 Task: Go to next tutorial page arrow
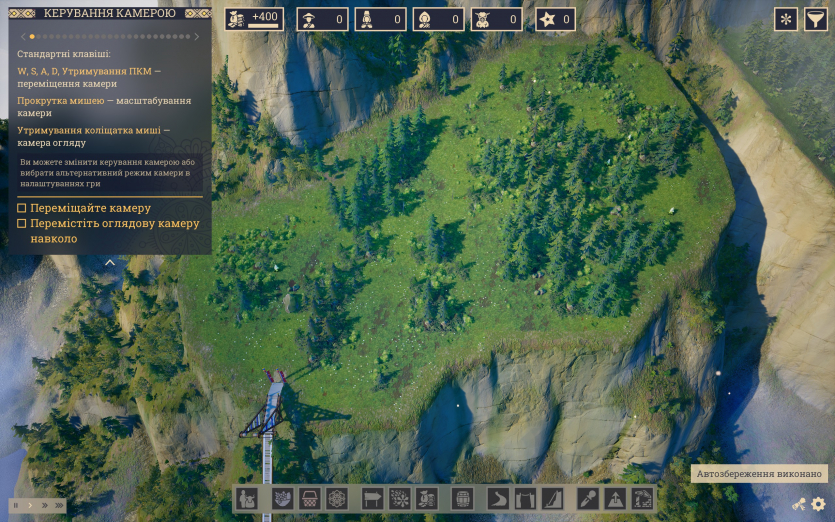(197, 36)
